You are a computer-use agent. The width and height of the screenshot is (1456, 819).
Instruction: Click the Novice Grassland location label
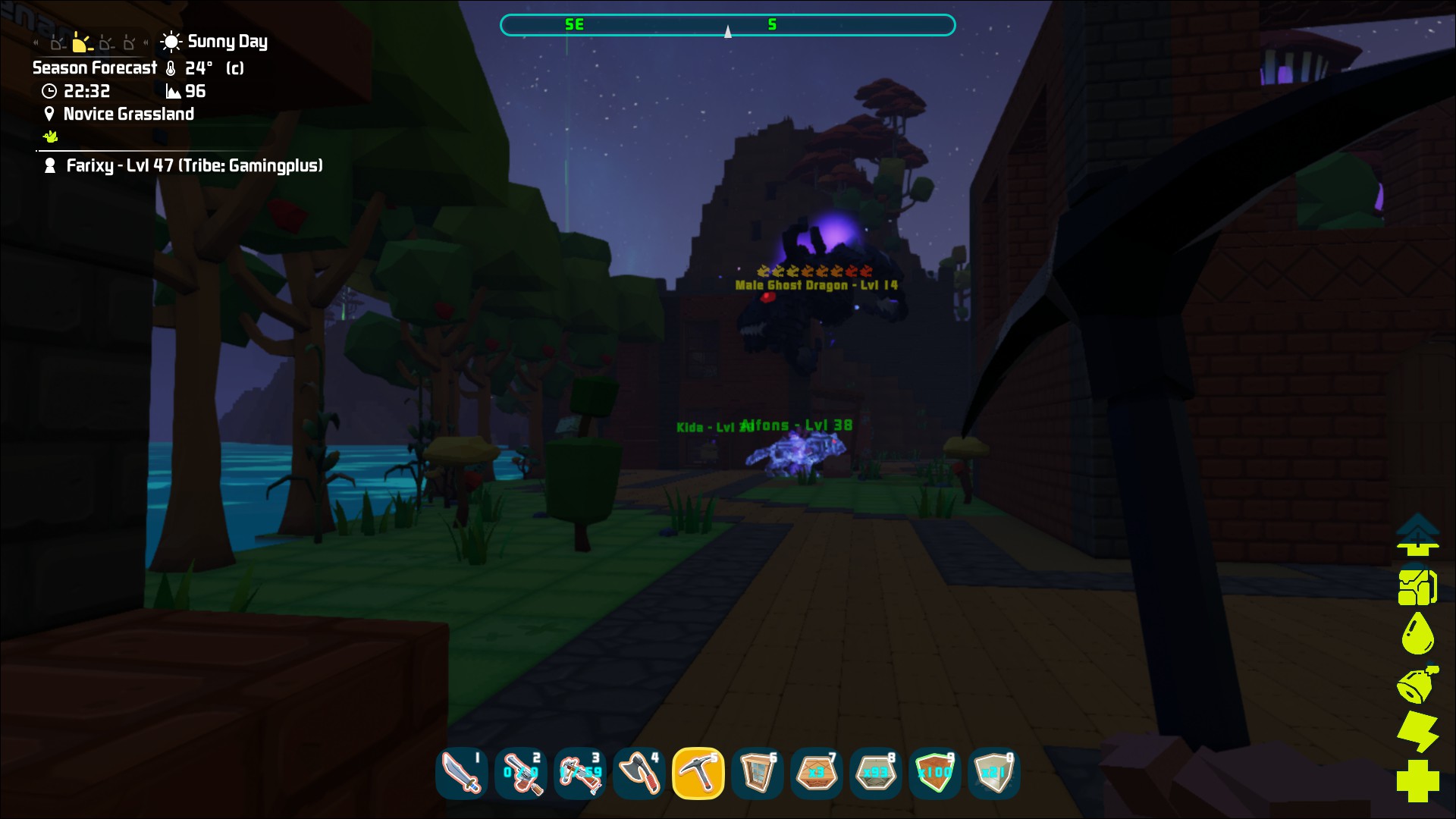pyautogui.click(x=129, y=114)
